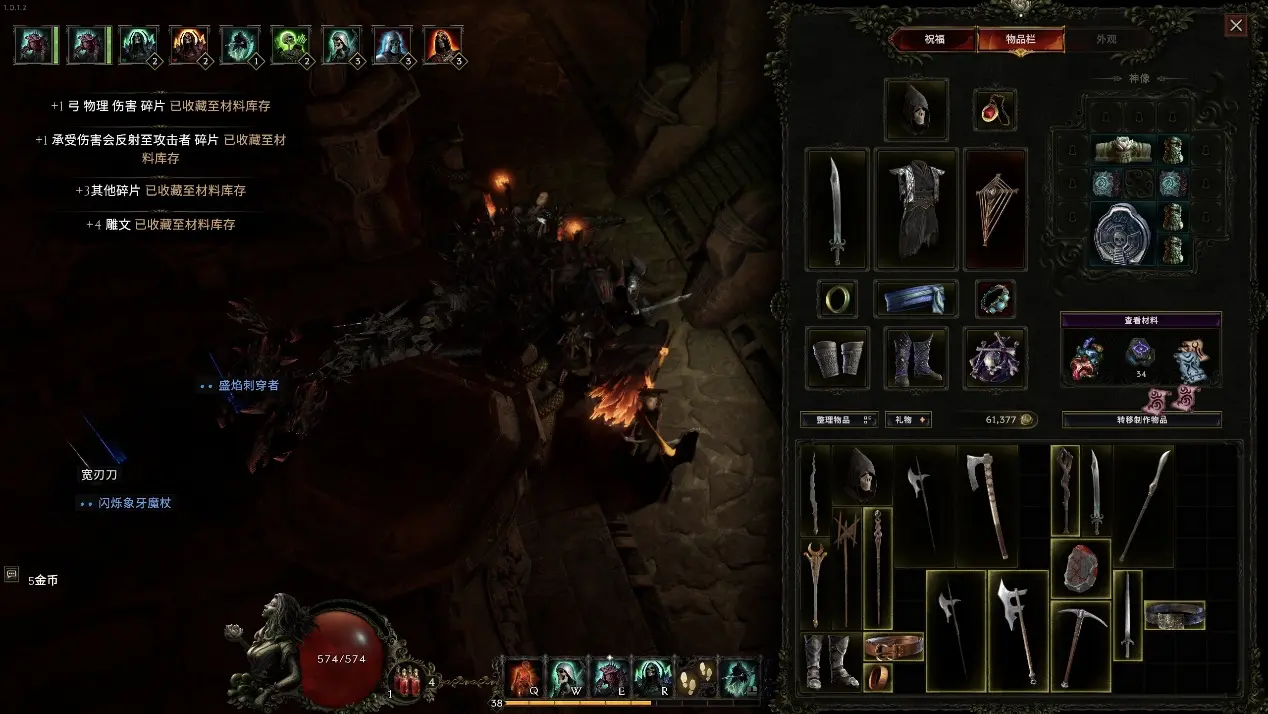Image resolution: width=1268 pixels, height=714 pixels.
Task: Open the 礼物 gifts button
Action: [x=909, y=420]
